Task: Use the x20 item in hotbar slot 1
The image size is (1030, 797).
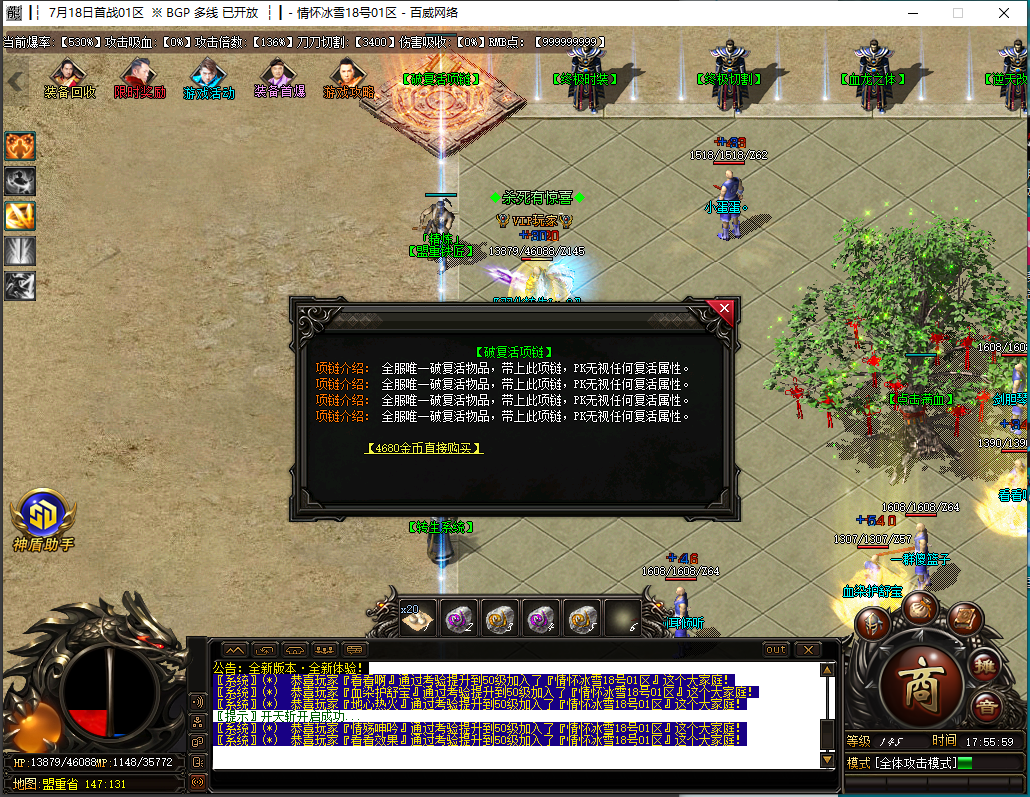Action: (417, 620)
